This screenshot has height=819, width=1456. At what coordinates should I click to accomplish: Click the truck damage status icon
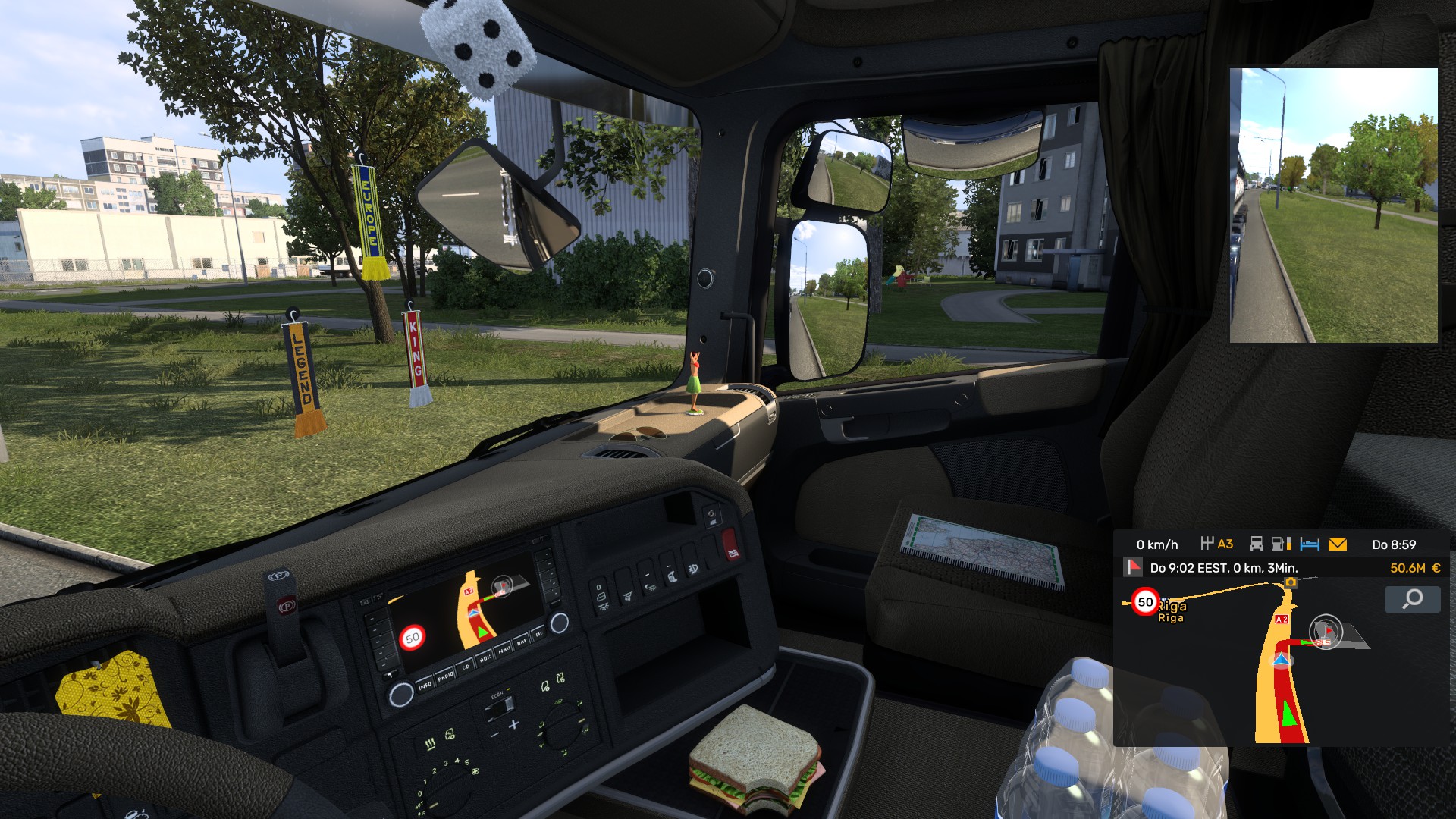[x=1257, y=544]
